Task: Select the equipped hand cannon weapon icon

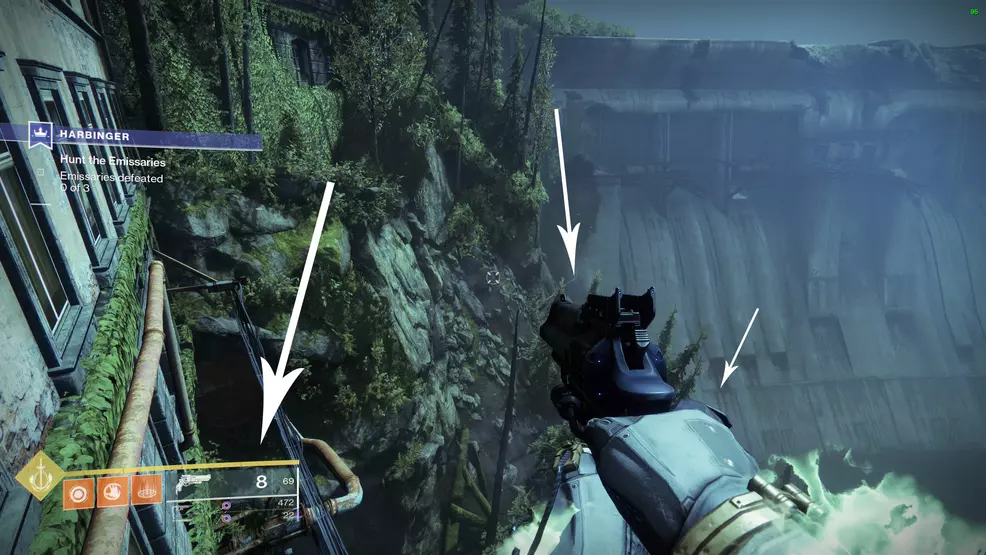Action: [192, 482]
